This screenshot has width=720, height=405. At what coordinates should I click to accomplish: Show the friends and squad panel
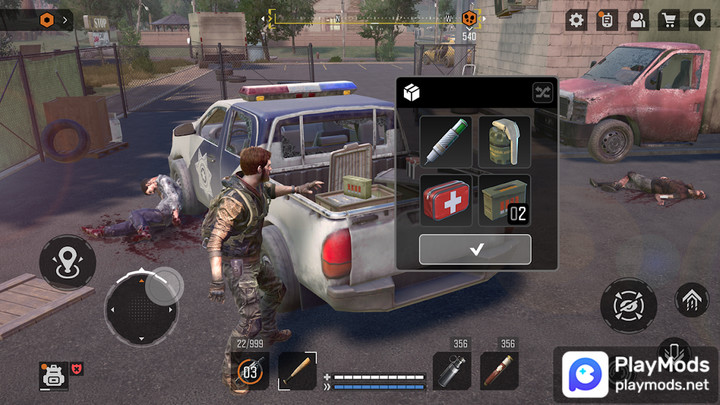(638, 19)
